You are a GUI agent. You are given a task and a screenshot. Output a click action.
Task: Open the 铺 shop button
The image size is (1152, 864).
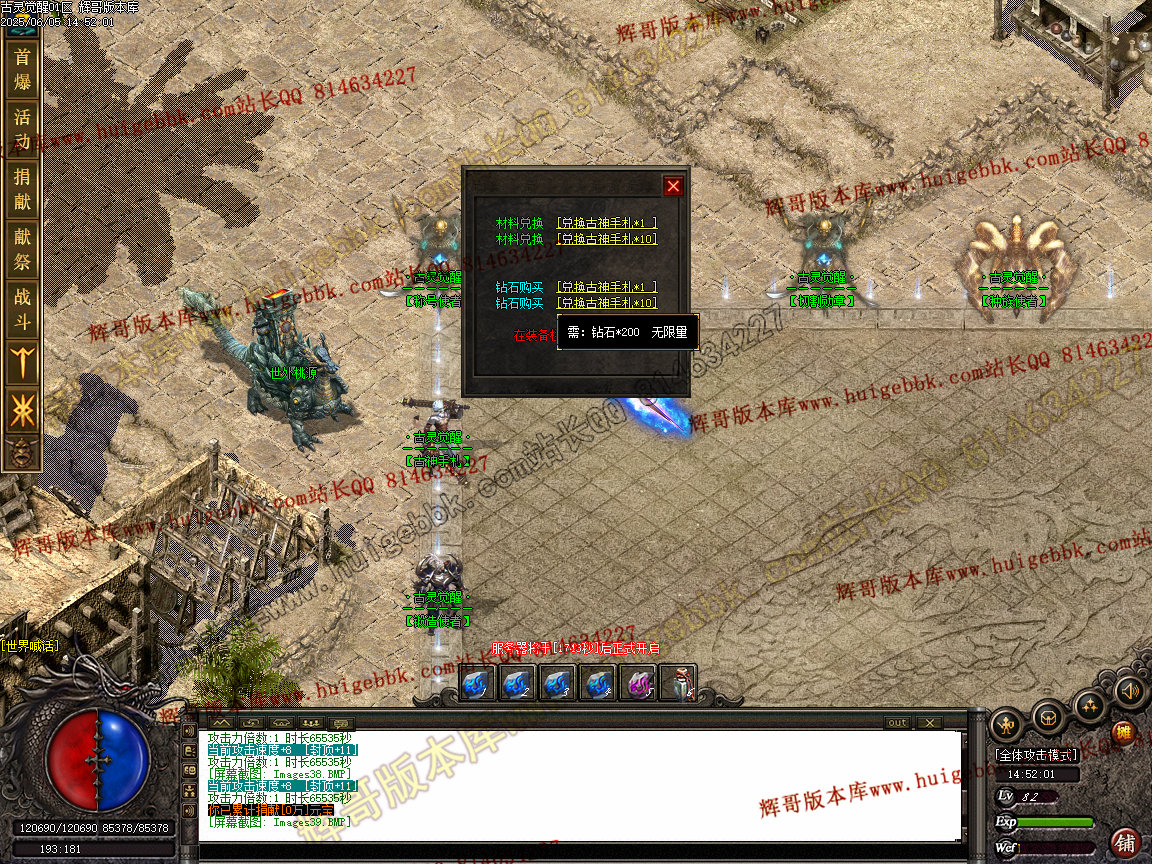1127,841
